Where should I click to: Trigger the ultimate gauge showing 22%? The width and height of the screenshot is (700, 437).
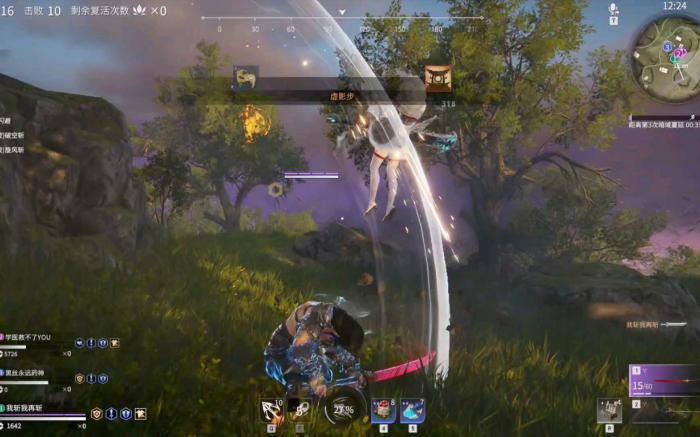click(344, 408)
